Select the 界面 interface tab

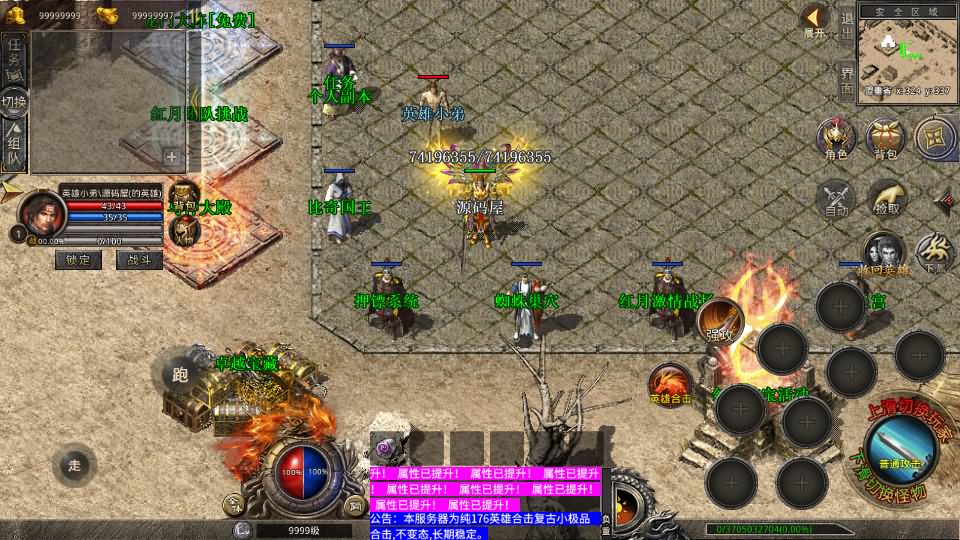click(x=846, y=80)
